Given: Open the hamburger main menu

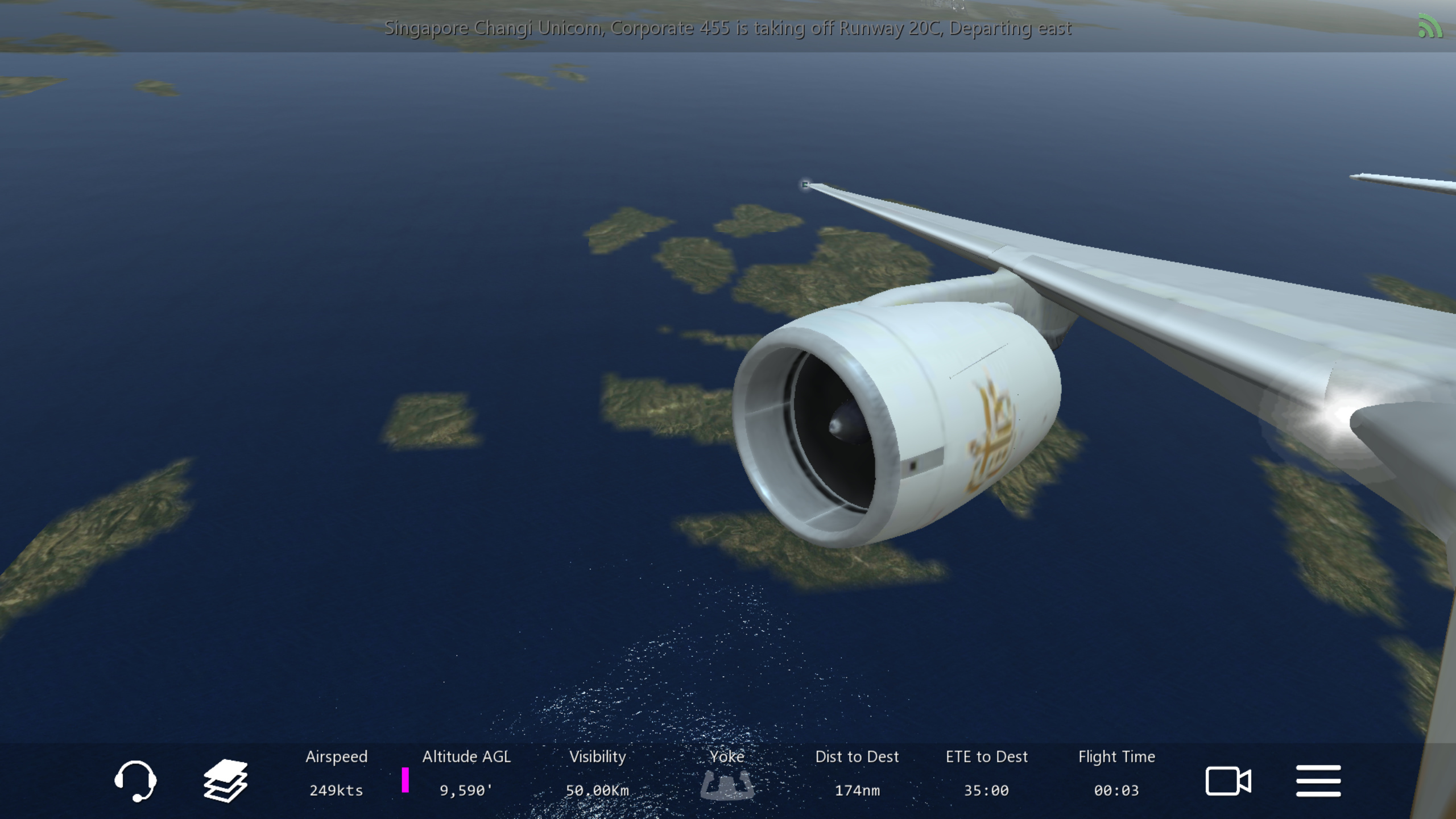Looking at the screenshot, I should click(x=1318, y=780).
